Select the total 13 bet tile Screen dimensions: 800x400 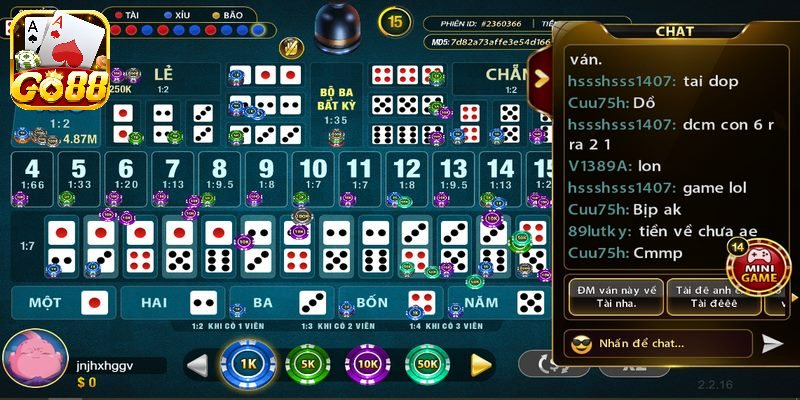[453, 172]
